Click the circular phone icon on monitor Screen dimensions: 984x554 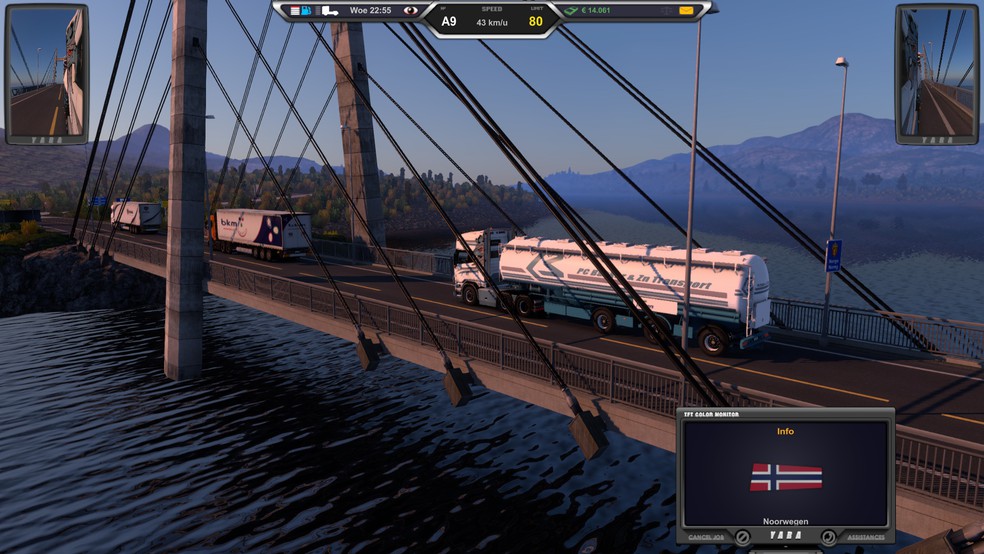tap(828, 537)
